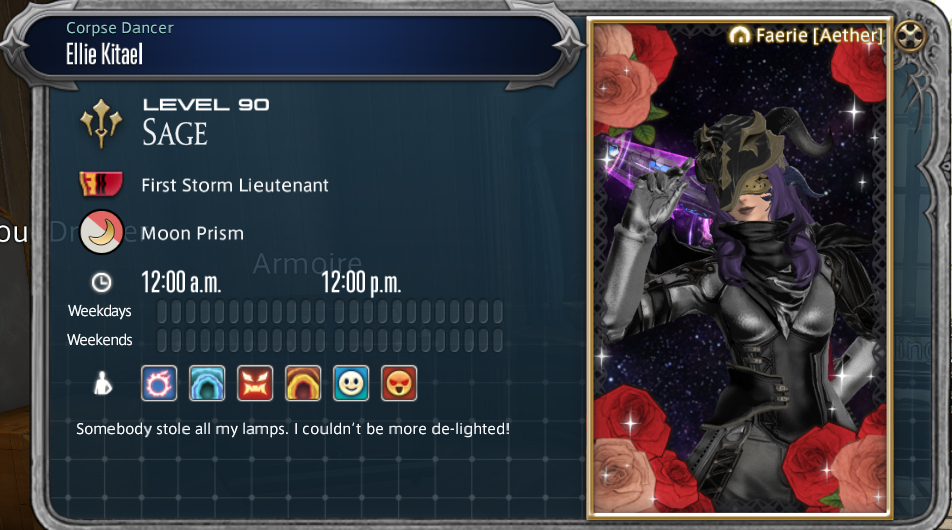
Task: Click the Moon Prism crescent icon
Action: coord(101,233)
